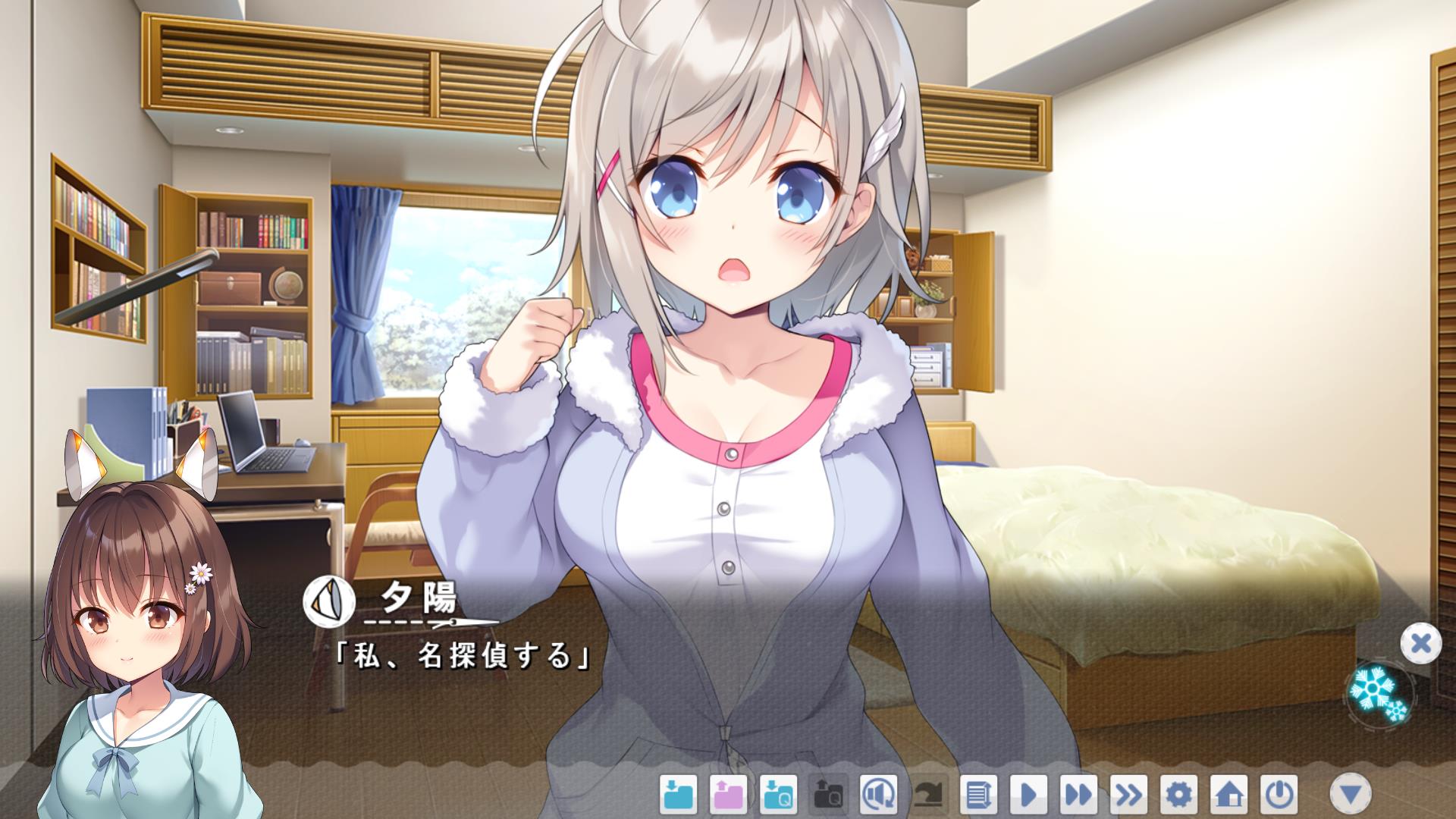The height and width of the screenshot is (819, 1456).
Task: Replay the voice with the speaker icon
Action: 878,795
